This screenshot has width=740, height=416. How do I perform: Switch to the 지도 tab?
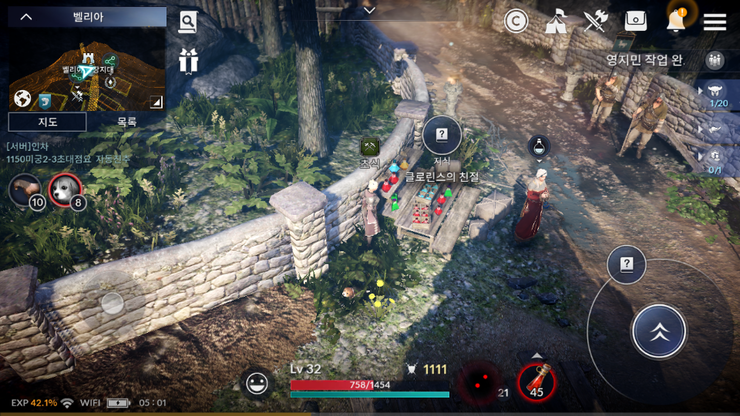click(x=47, y=121)
